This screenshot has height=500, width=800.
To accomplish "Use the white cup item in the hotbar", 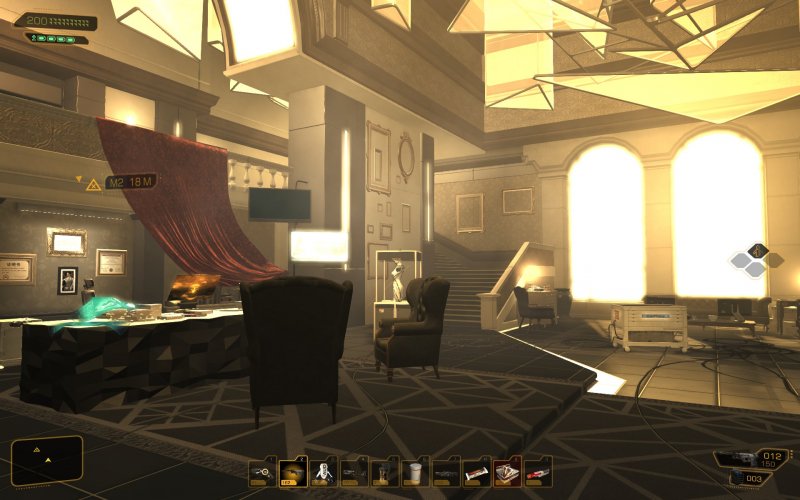I will [x=416, y=471].
